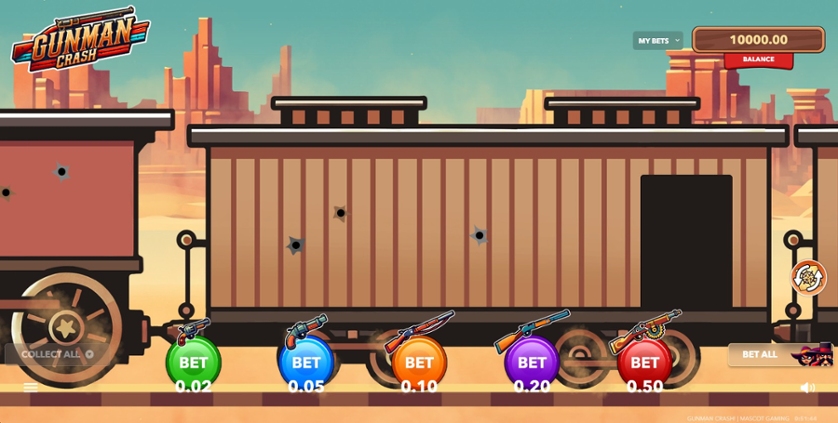Image resolution: width=838 pixels, height=423 pixels.
Task: Open the My Bets dropdown
Action: [x=657, y=41]
